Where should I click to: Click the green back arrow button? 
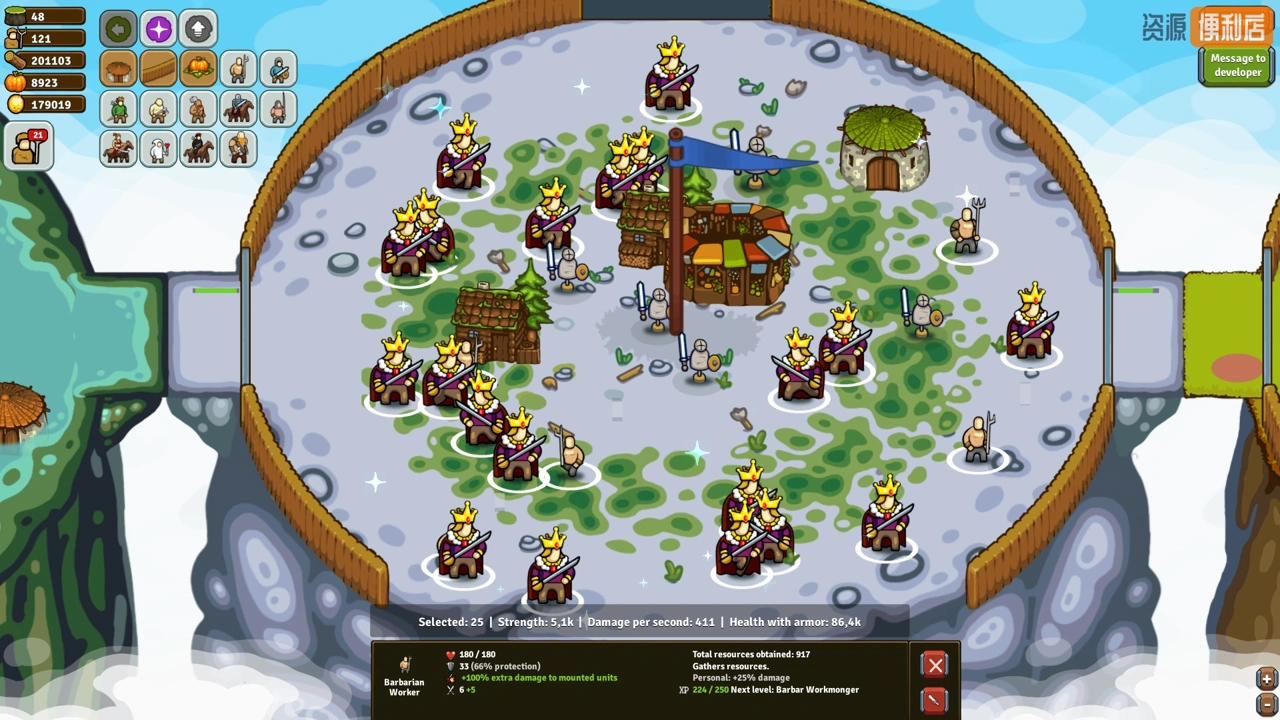click(118, 29)
